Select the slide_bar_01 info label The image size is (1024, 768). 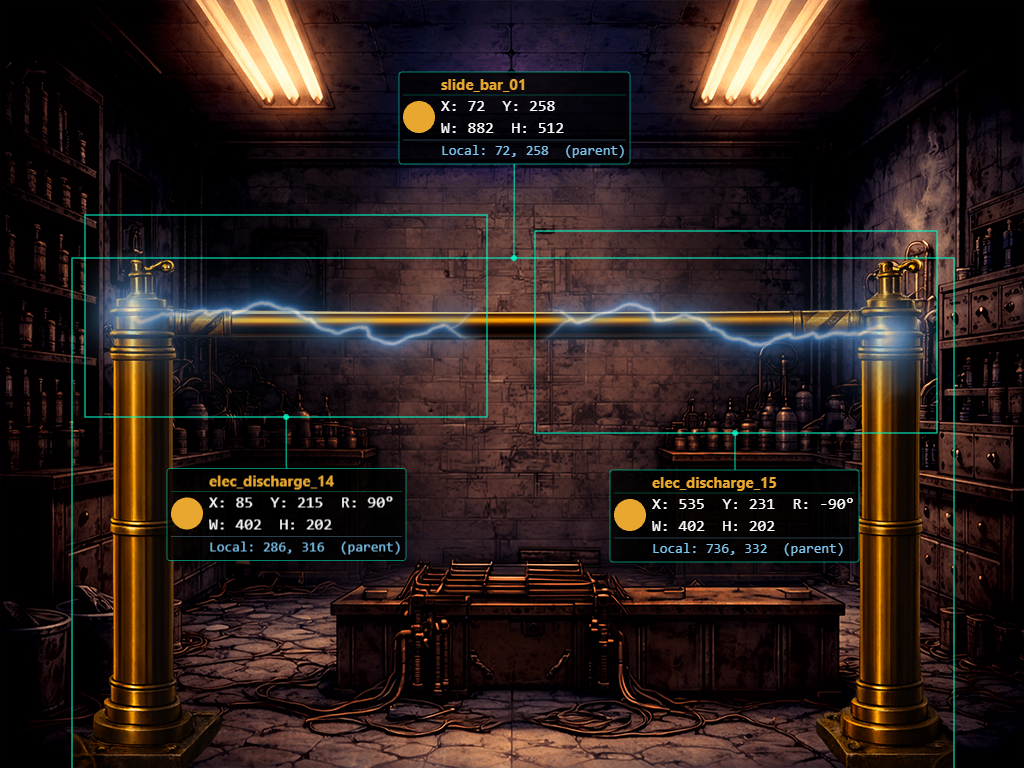(514, 118)
